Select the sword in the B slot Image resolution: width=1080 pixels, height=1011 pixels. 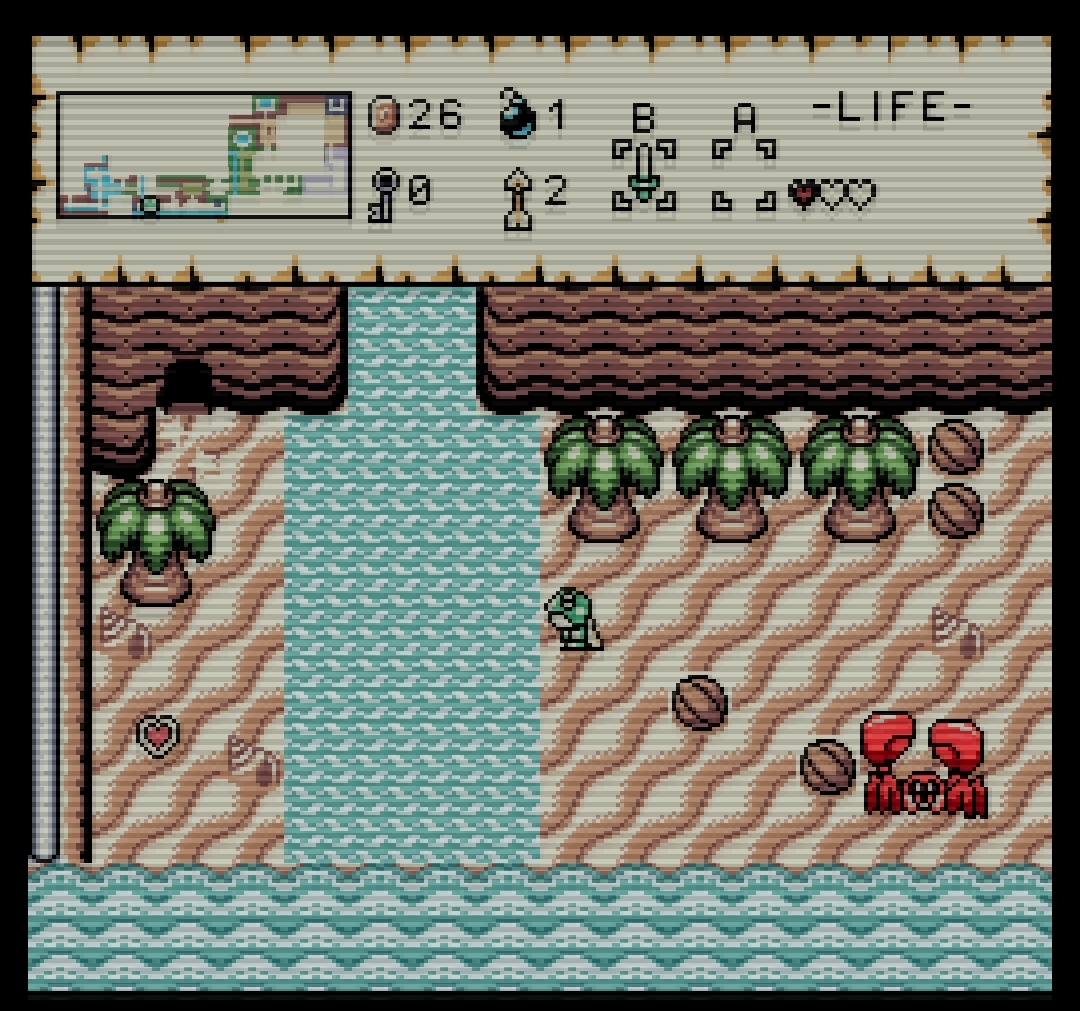tap(644, 172)
